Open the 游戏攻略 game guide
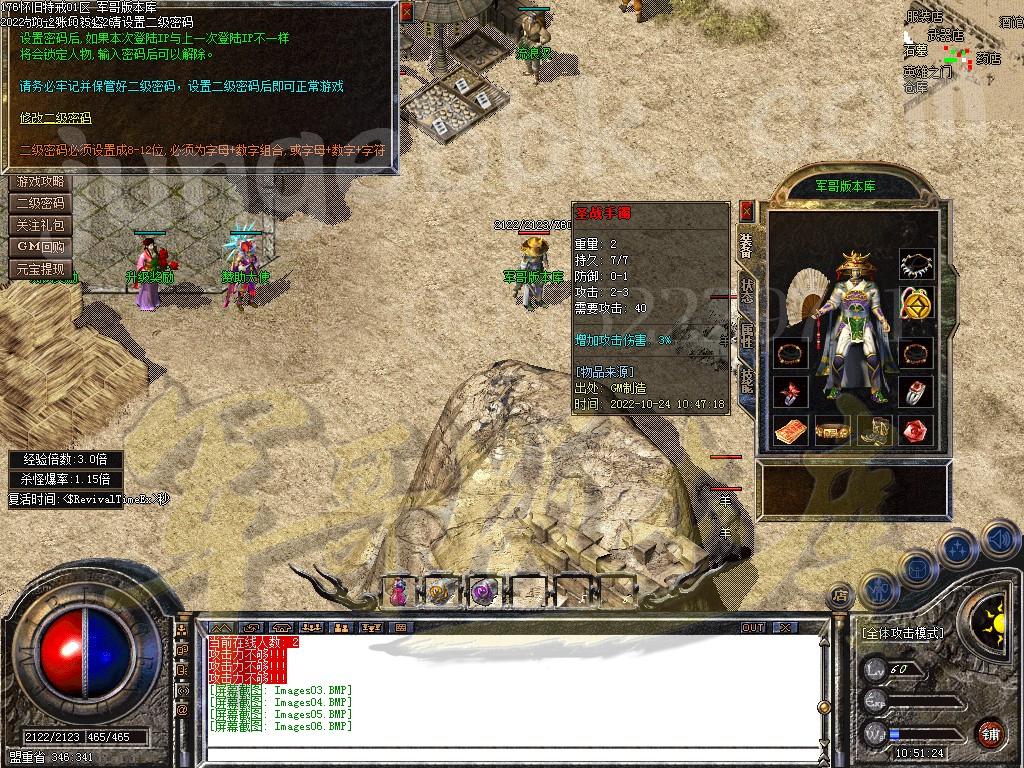The height and width of the screenshot is (768, 1024). tap(41, 182)
